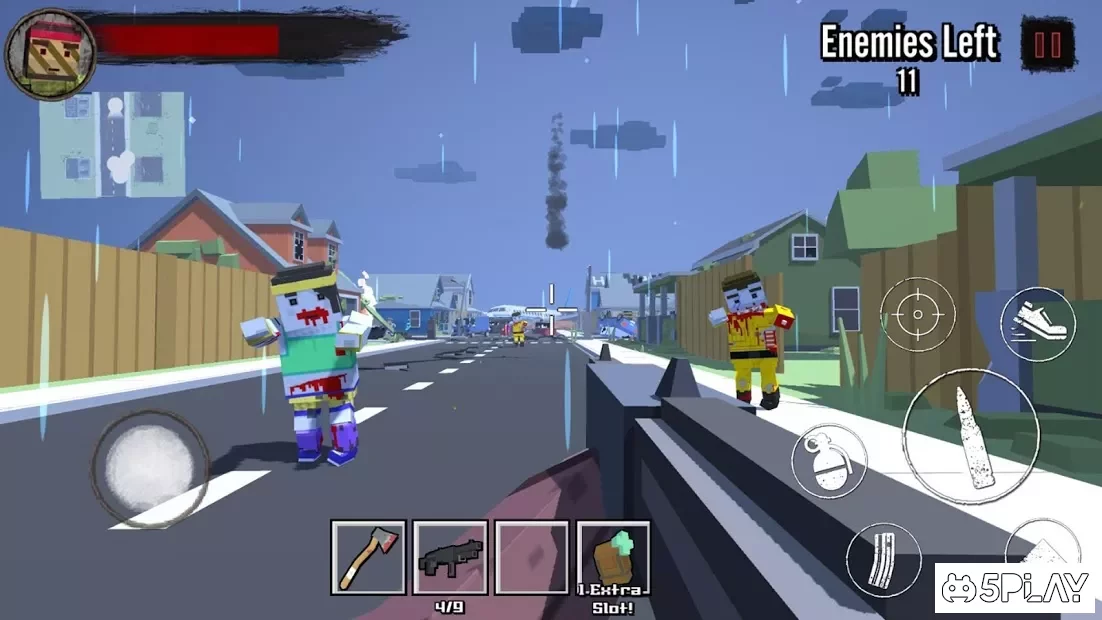Click the player portrait avatar
Image resolution: width=1102 pixels, height=620 pixels.
coord(50,54)
